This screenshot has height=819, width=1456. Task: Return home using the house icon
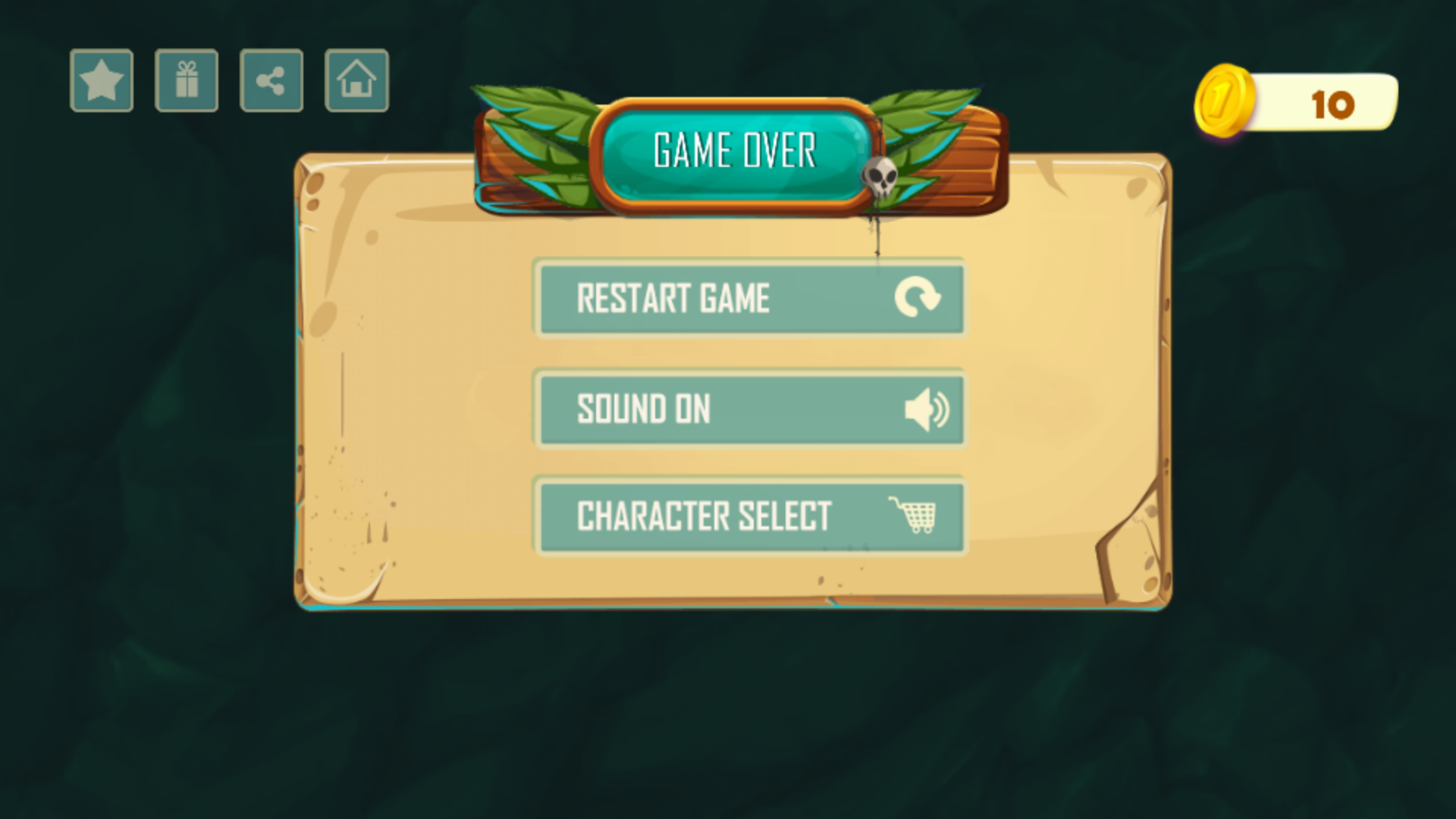pyautogui.click(x=356, y=80)
